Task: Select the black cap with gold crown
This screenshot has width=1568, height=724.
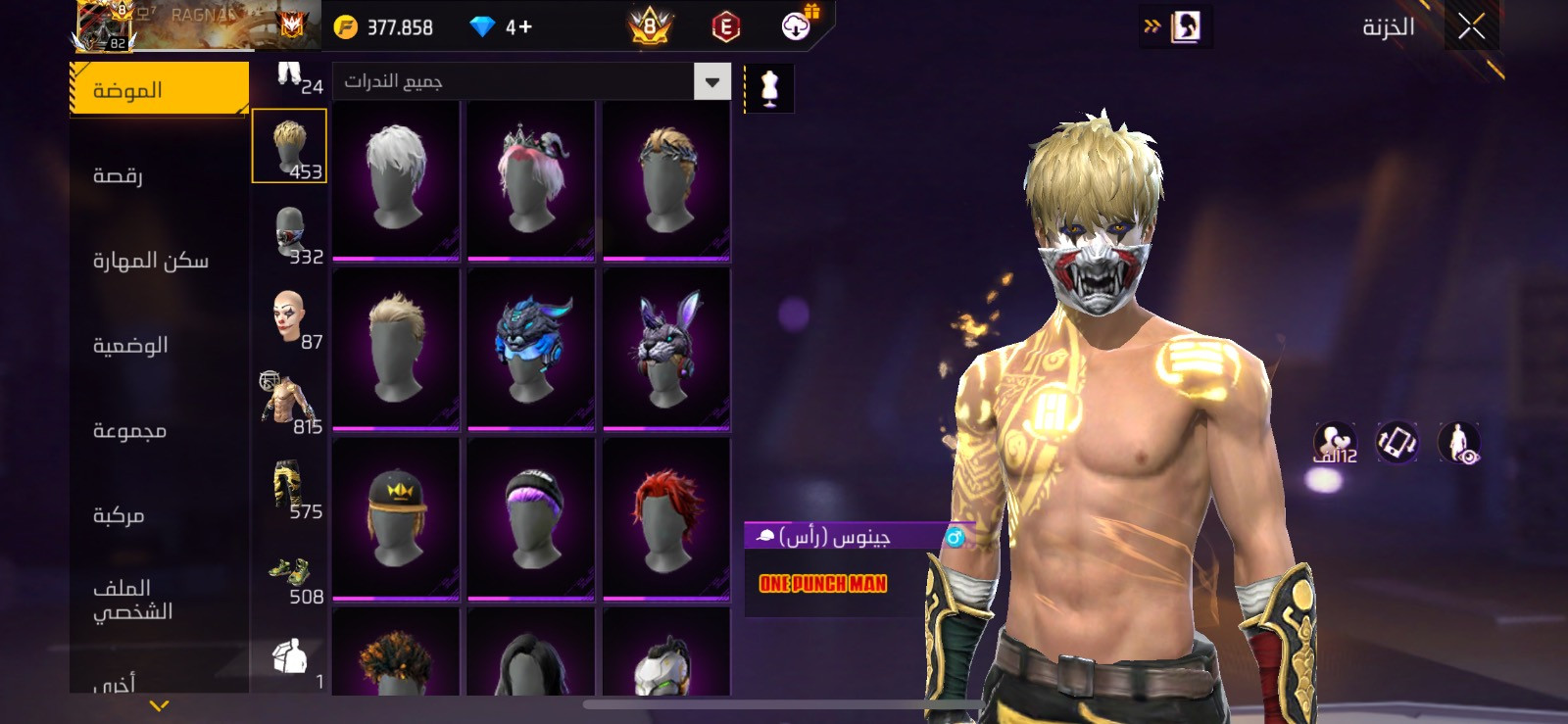Action: click(x=396, y=517)
